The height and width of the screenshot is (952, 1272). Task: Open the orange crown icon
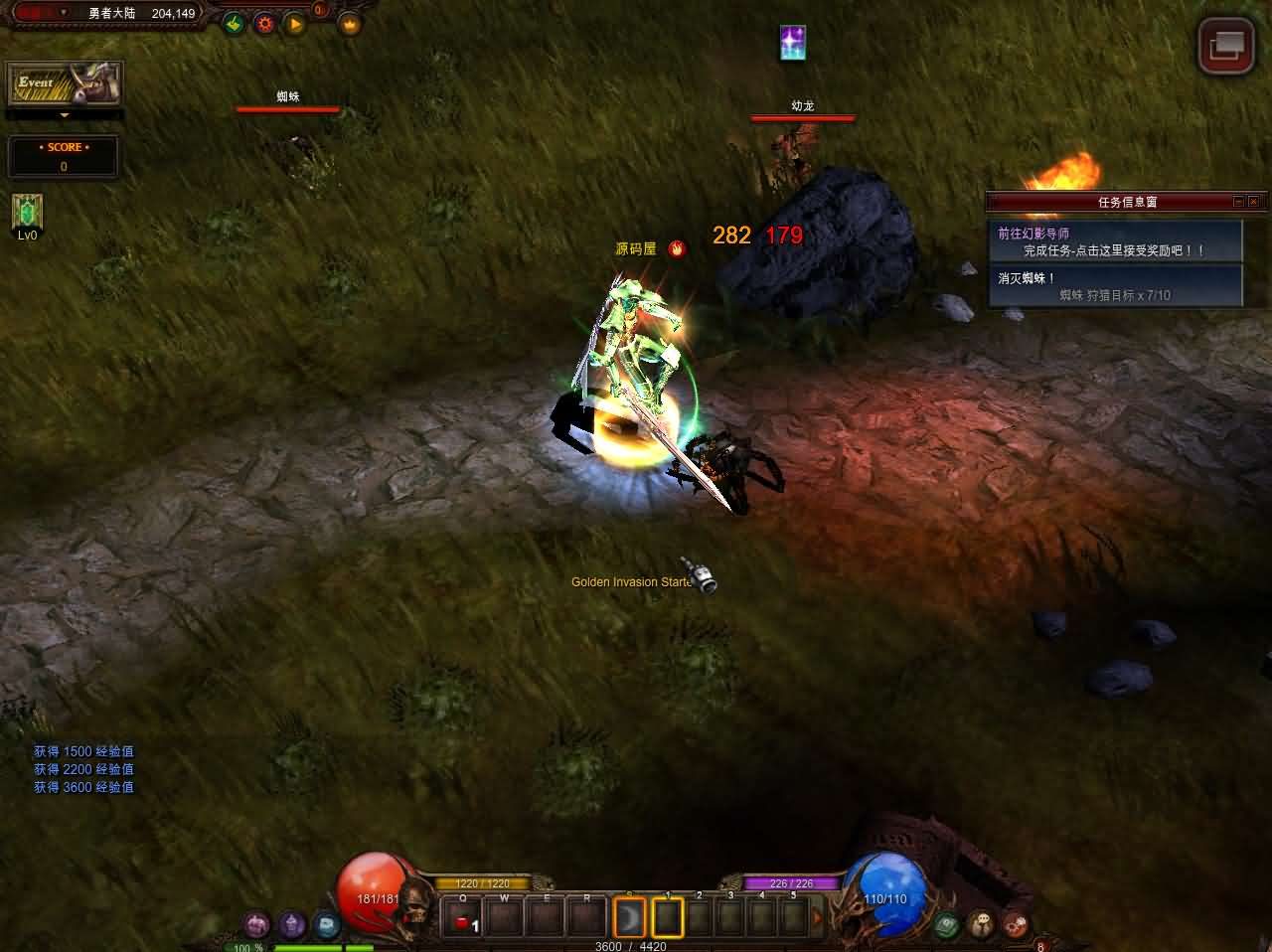(x=349, y=24)
